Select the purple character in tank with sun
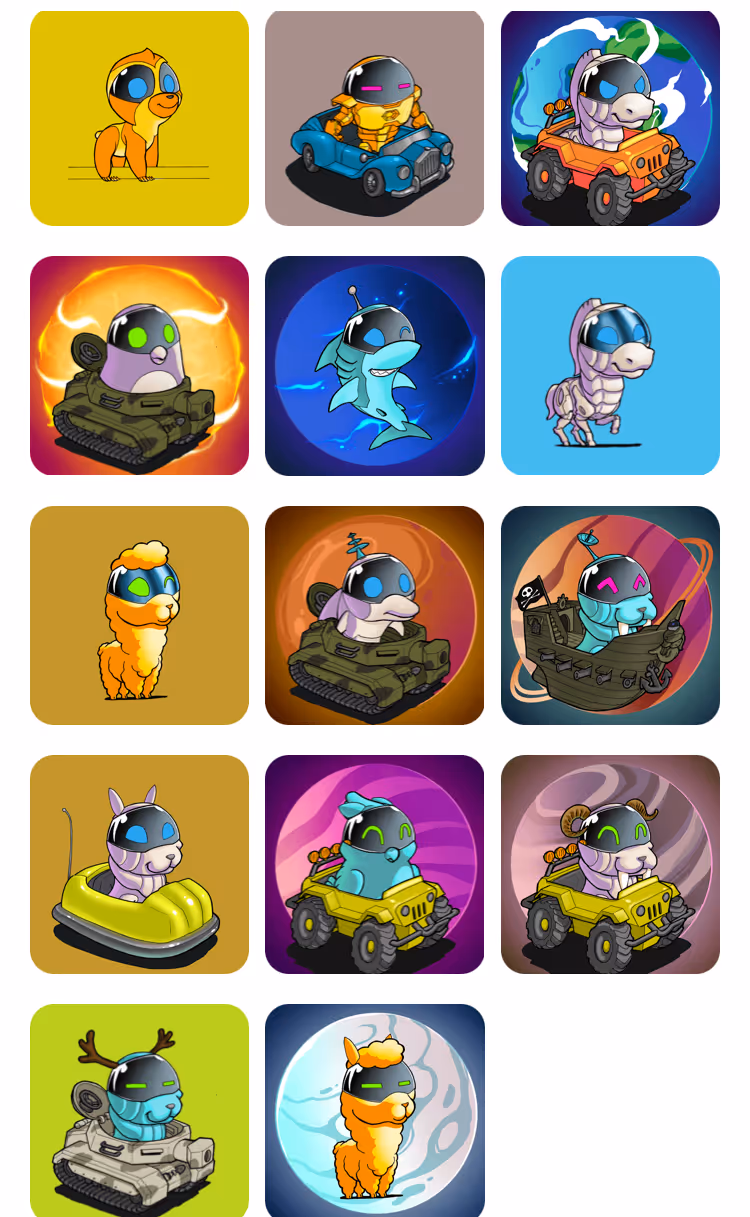 [x=139, y=365]
